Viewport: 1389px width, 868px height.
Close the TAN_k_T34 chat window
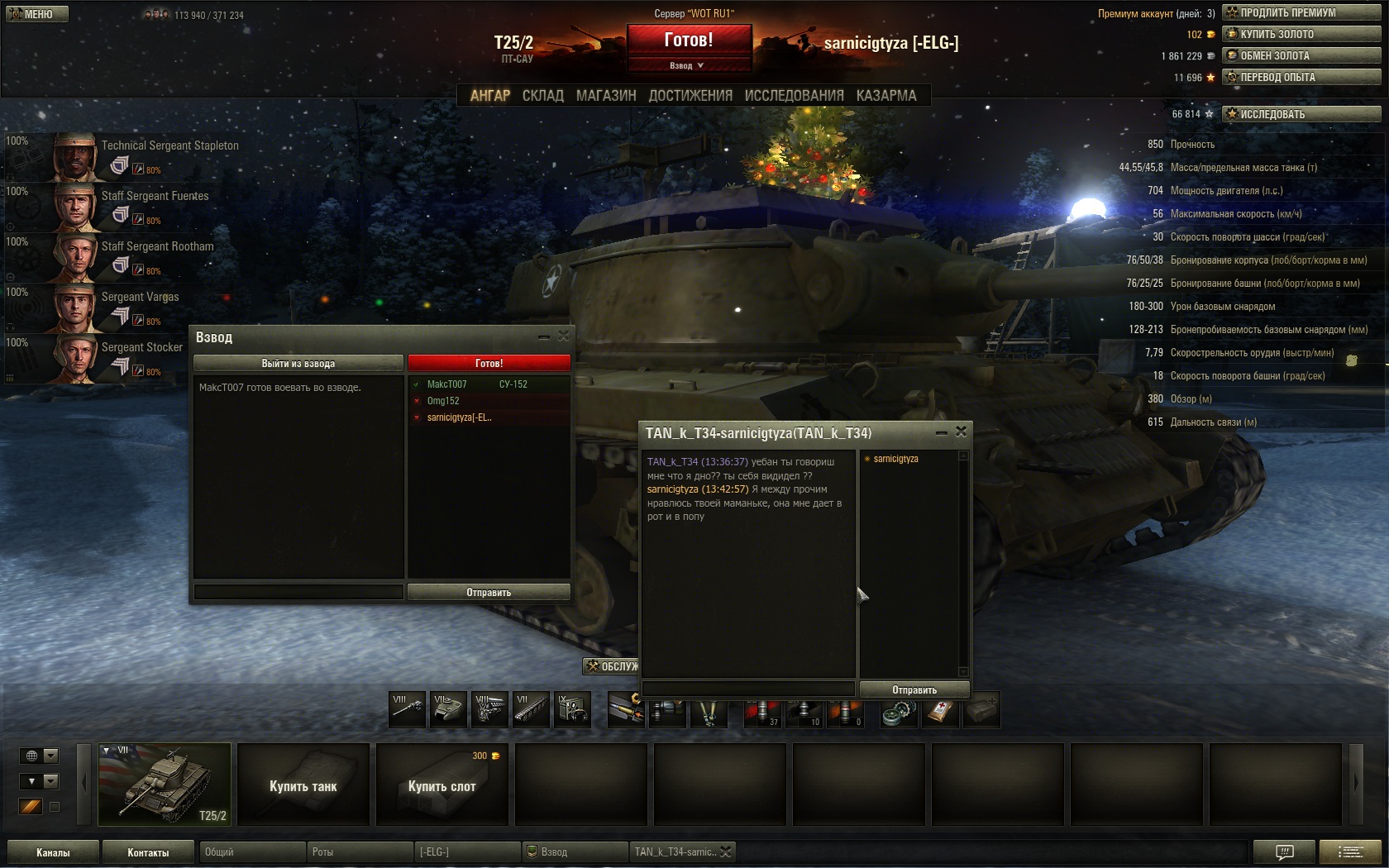pyautogui.click(x=961, y=432)
